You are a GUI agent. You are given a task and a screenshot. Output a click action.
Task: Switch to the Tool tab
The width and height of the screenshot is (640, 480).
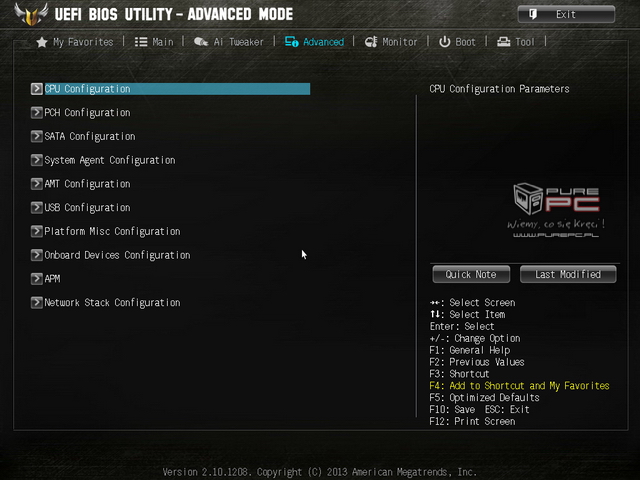[516, 42]
